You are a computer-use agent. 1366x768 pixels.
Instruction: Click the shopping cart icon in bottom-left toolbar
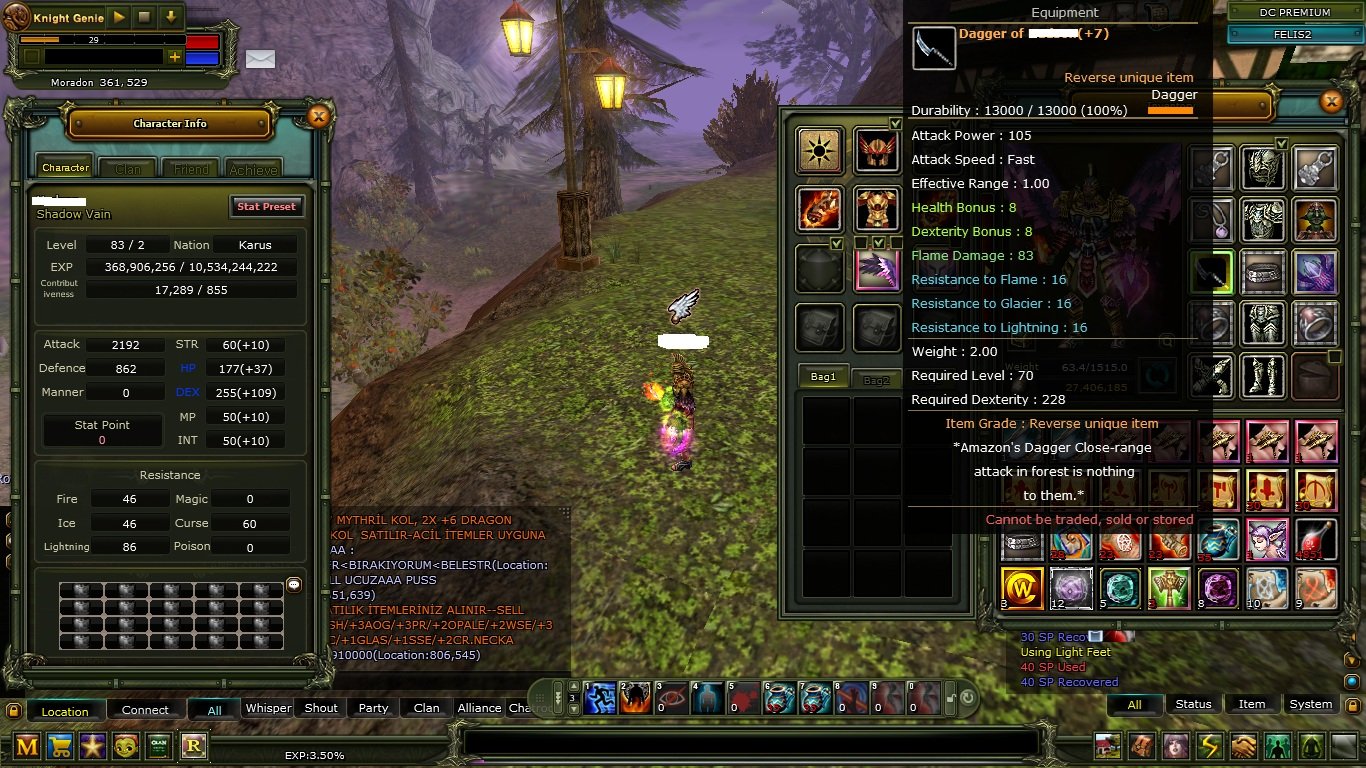pyautogui.click(x=59, y=746)
